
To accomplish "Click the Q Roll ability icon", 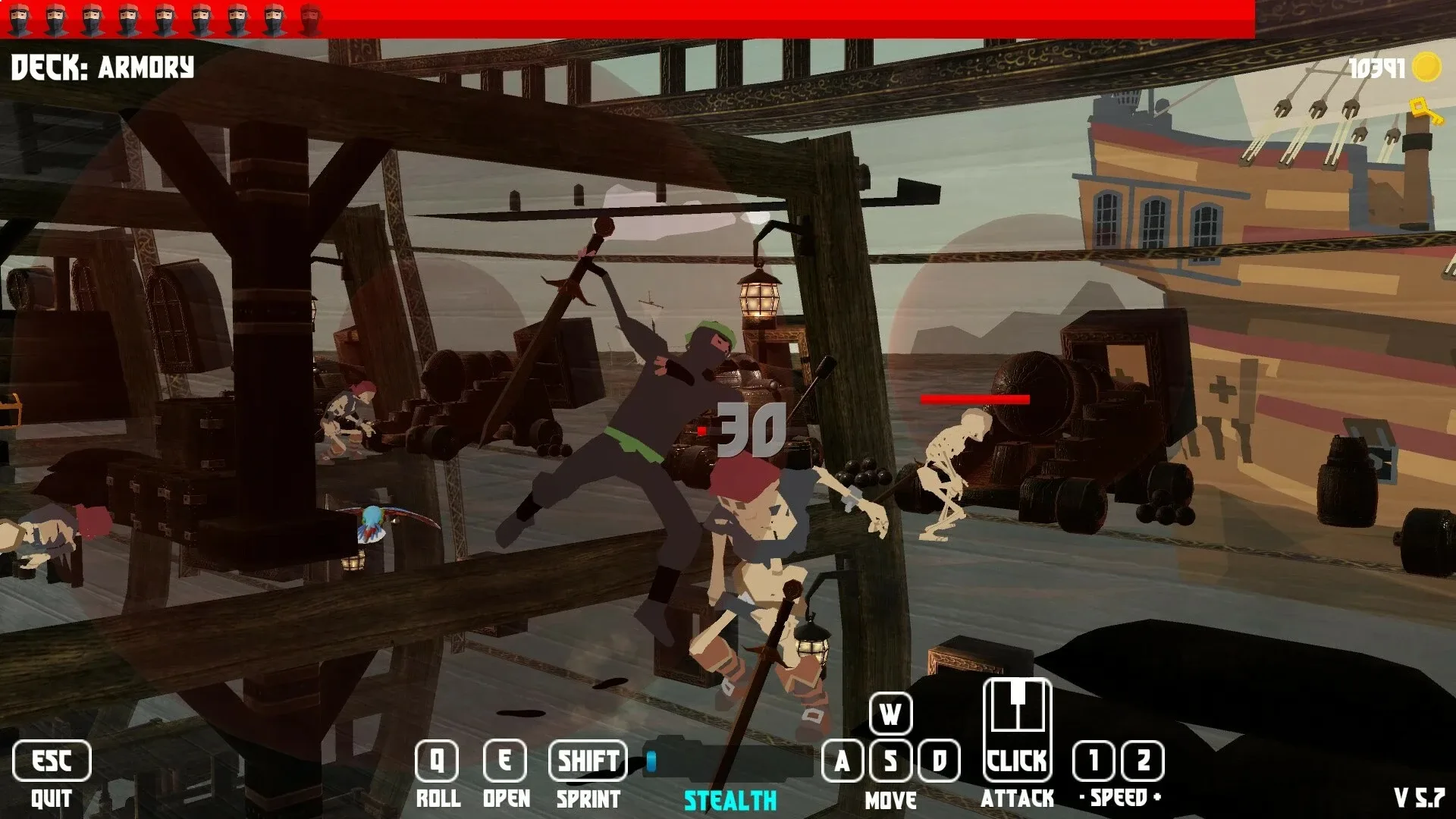I will pyautogui.click(x=437, y=761).
